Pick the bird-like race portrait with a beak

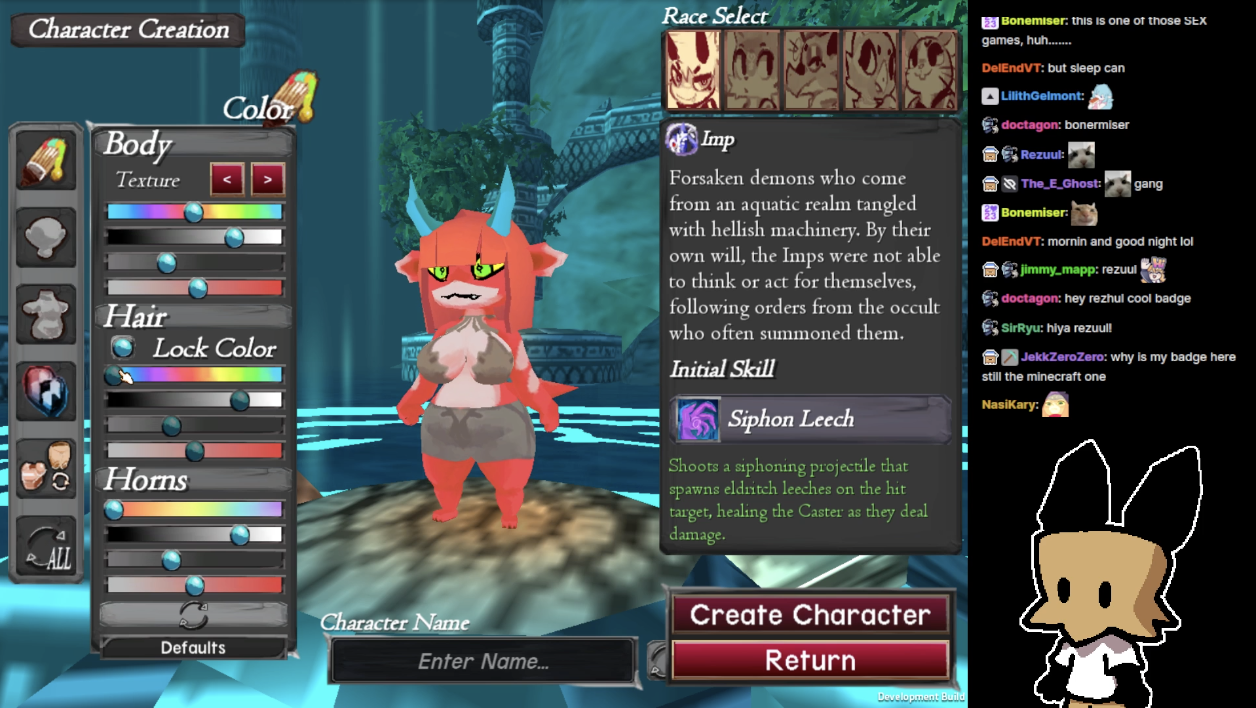tap(871, 69)
